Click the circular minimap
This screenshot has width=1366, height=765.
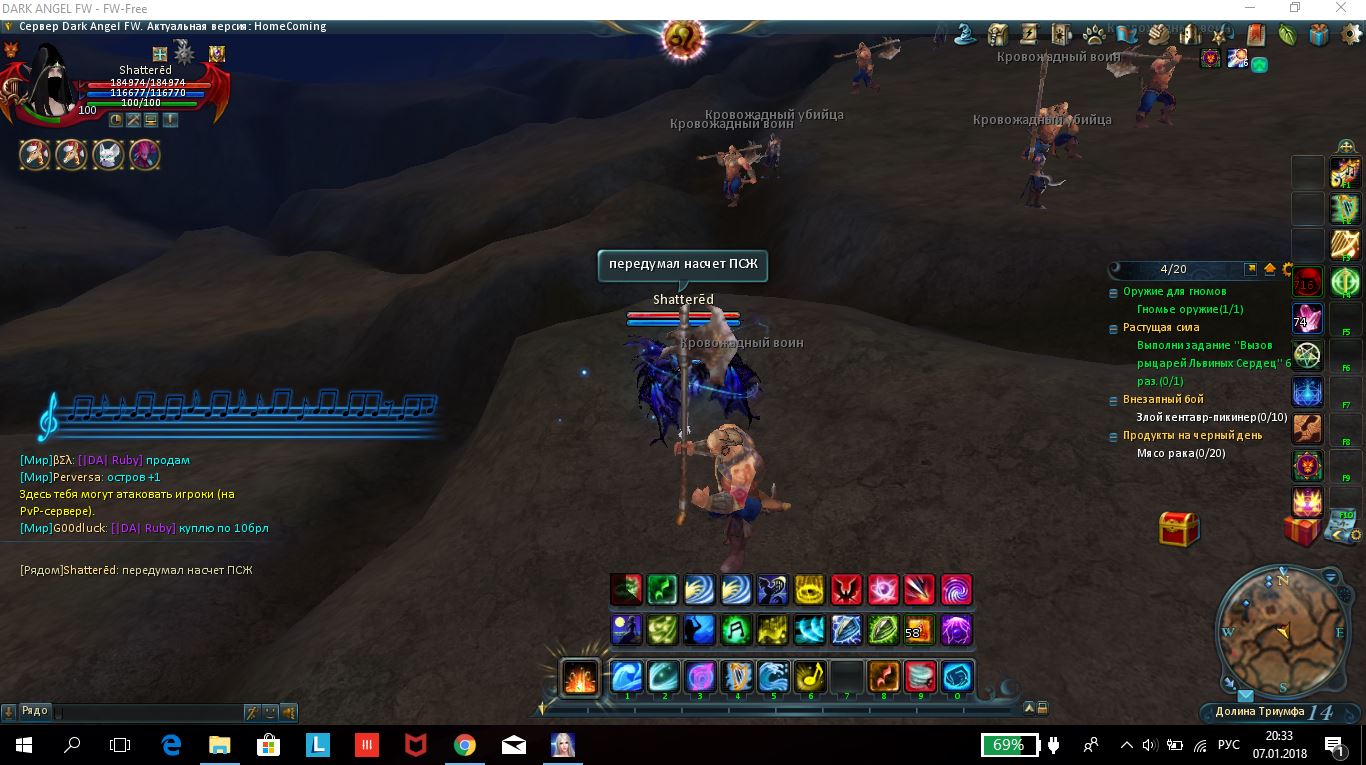[x=1282, y=630]
